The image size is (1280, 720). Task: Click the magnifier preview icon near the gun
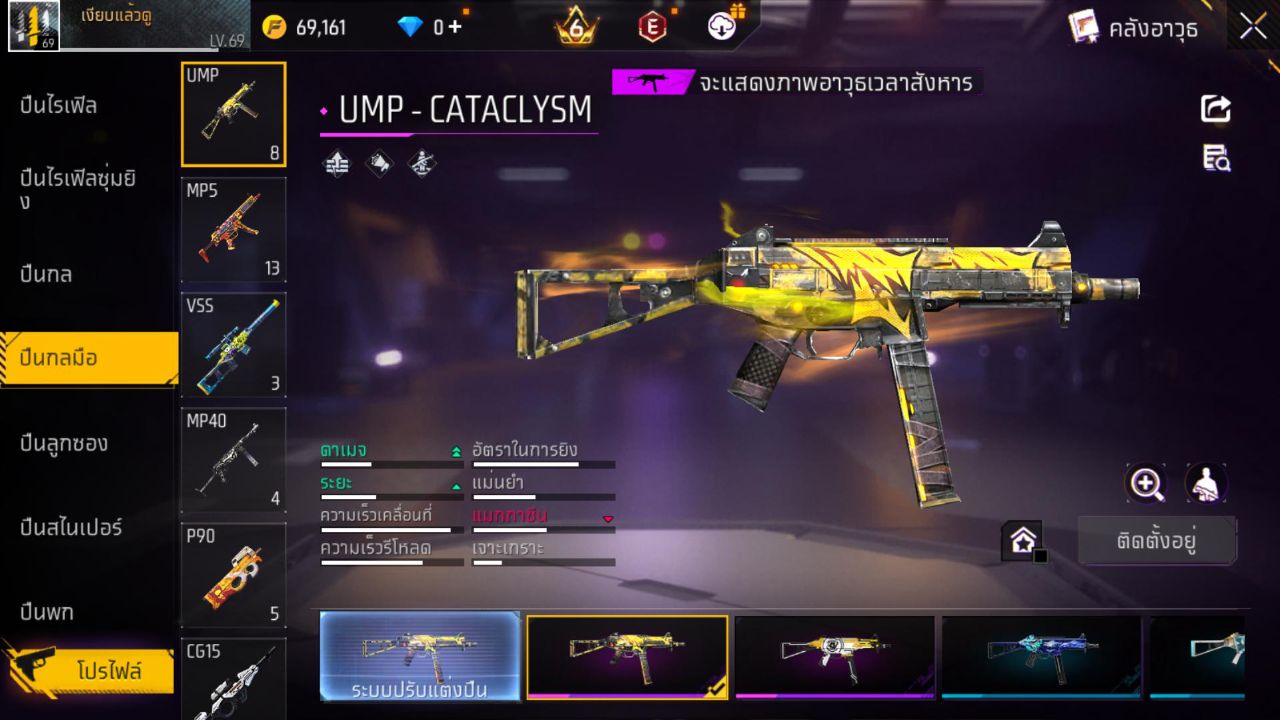coord(1146,485)
